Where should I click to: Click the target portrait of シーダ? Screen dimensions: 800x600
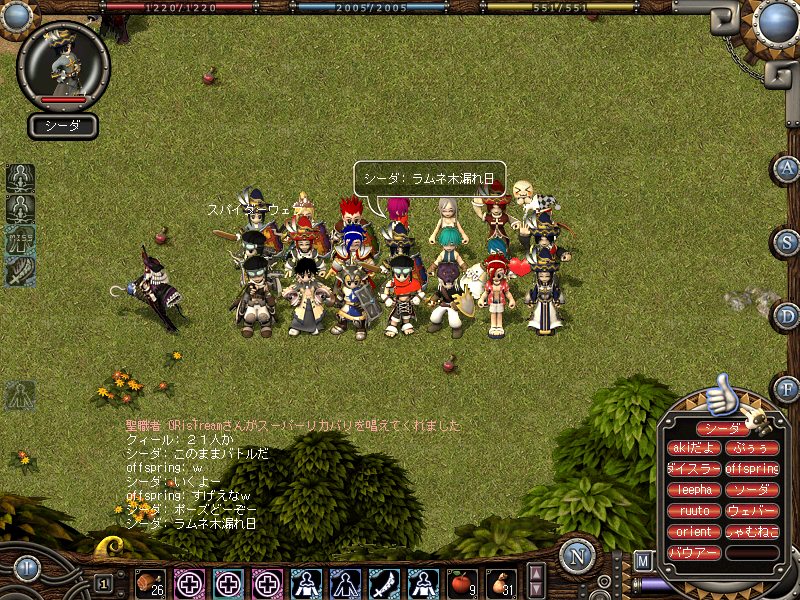click(x=63, y=64)
